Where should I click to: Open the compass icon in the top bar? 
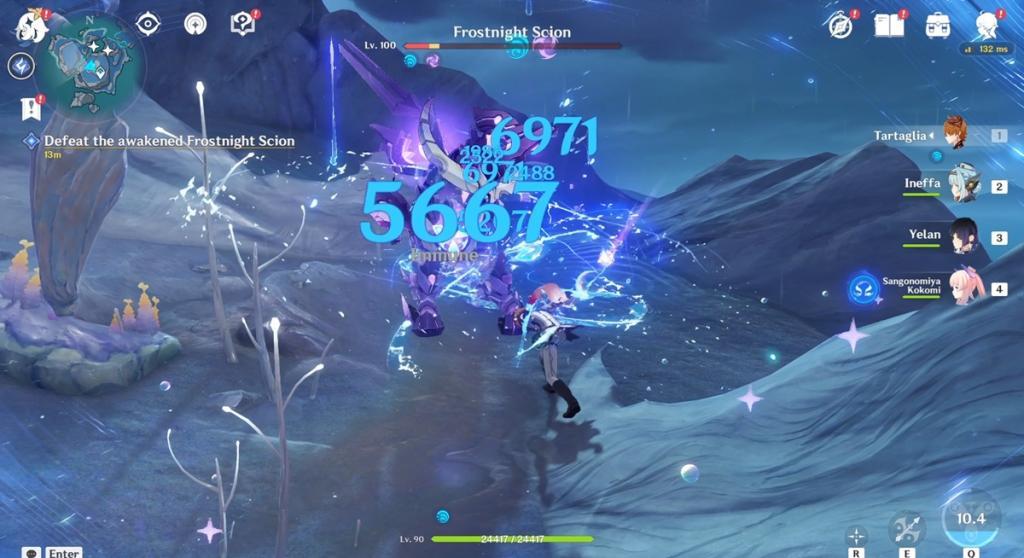(x=841, y=26)
